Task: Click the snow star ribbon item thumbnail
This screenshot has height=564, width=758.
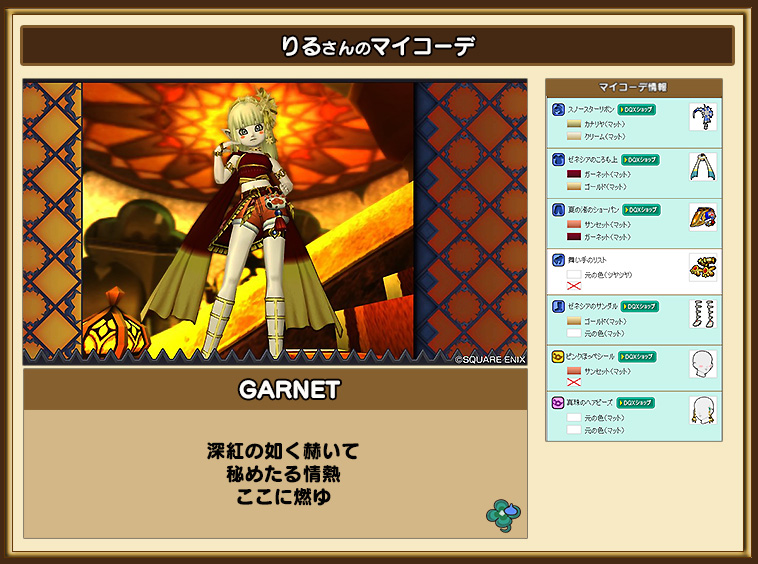Action: click(703, 118)
